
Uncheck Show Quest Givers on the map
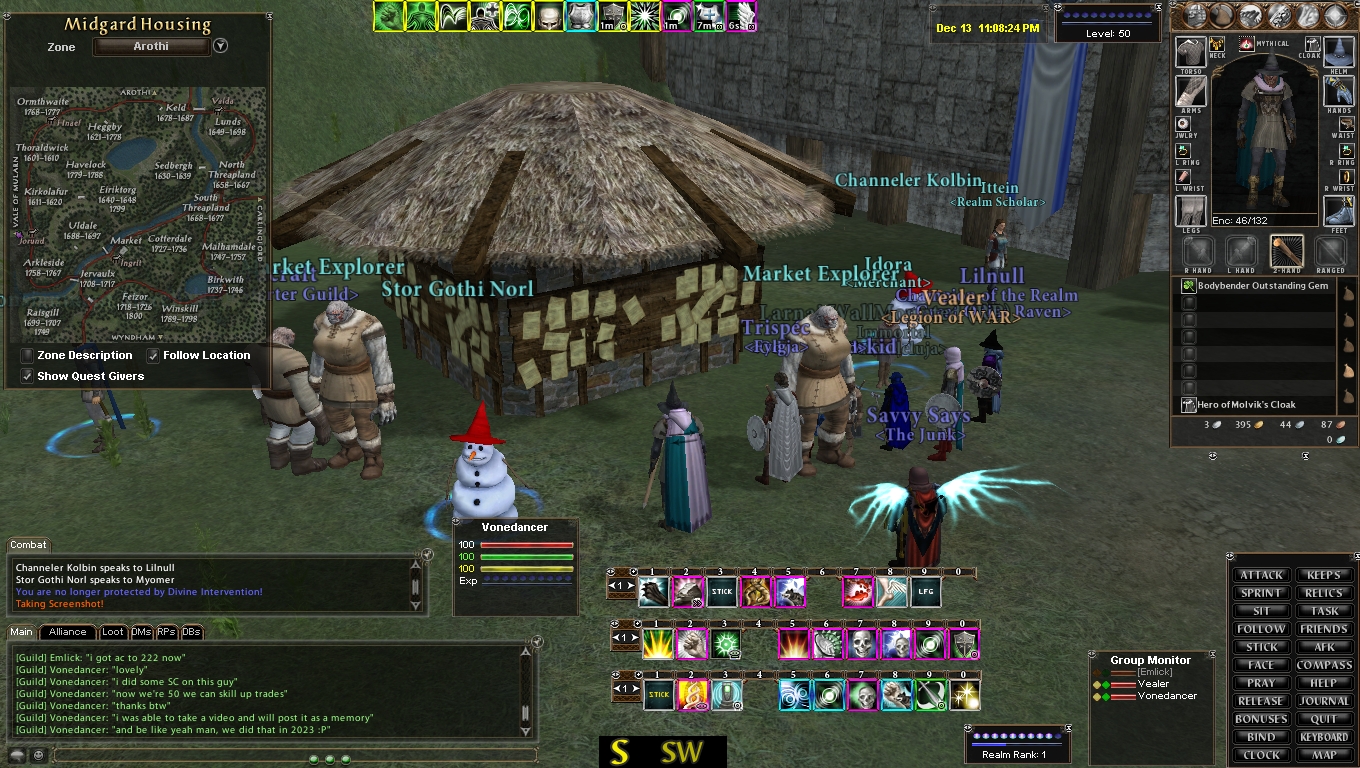tap(27, 376)
